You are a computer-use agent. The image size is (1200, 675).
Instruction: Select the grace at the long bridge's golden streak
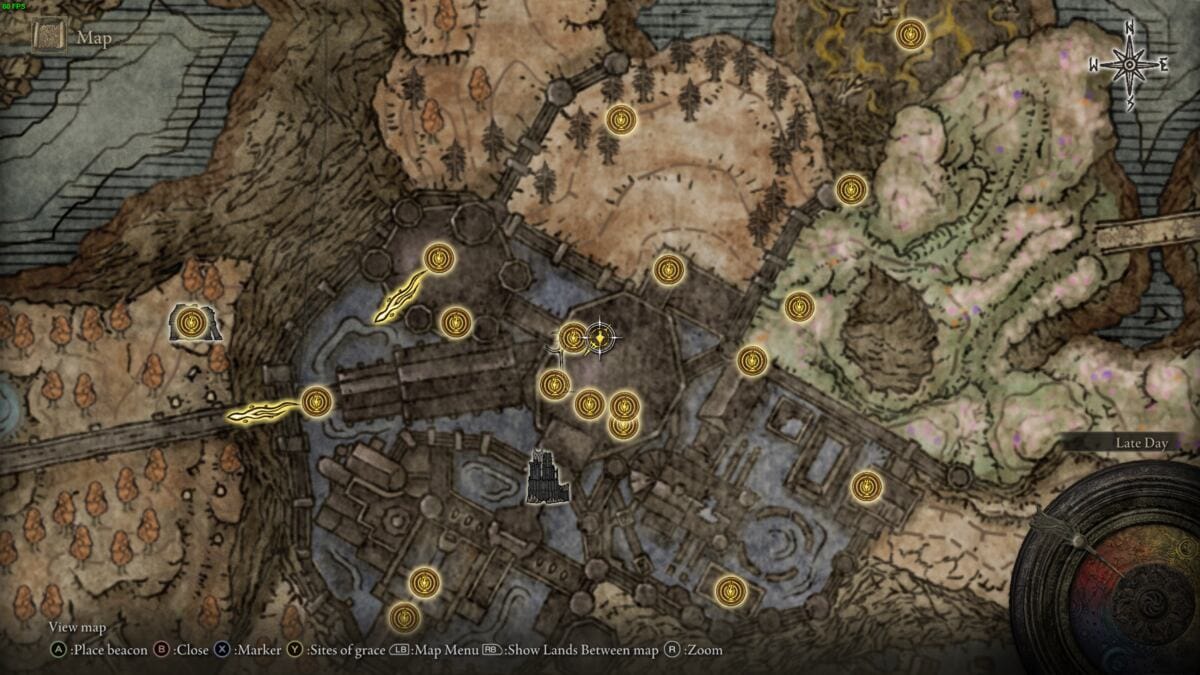pyautogui.click(x=317, y=402)
